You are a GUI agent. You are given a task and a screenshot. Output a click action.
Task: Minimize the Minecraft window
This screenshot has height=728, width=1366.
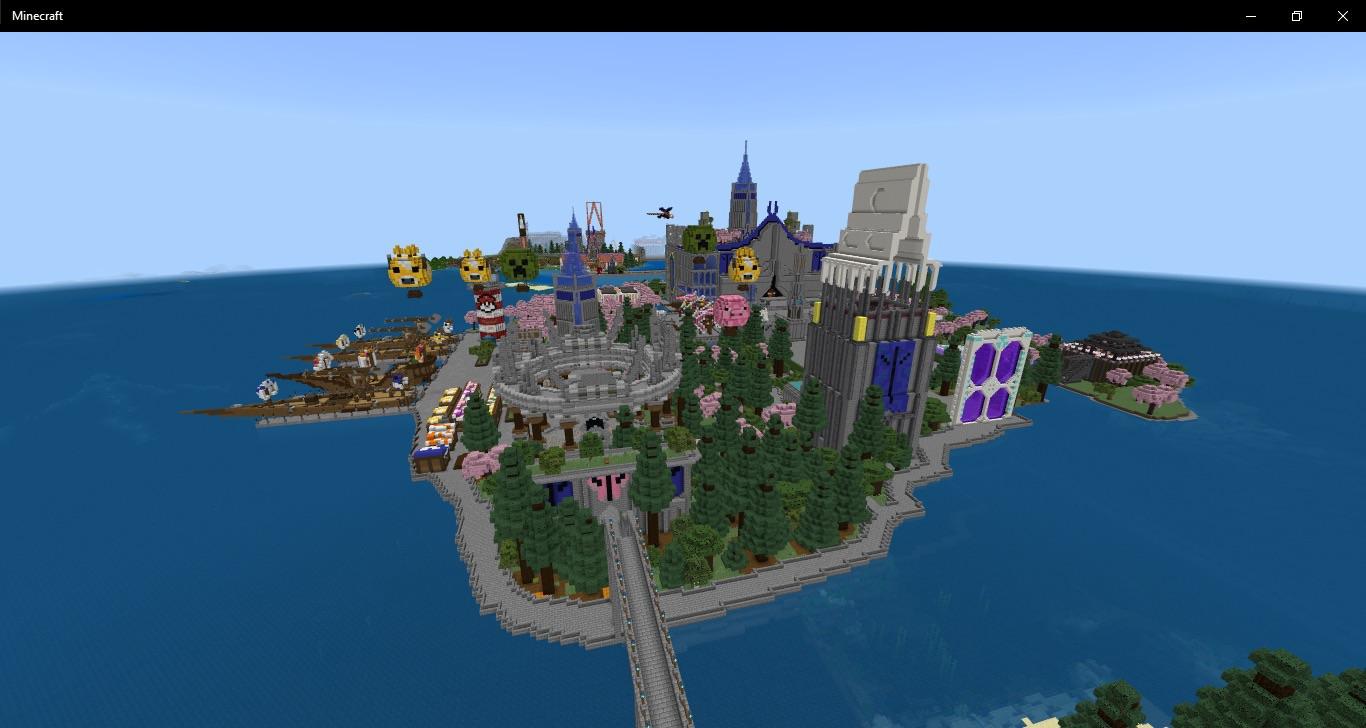click(x=1250, y=15)
